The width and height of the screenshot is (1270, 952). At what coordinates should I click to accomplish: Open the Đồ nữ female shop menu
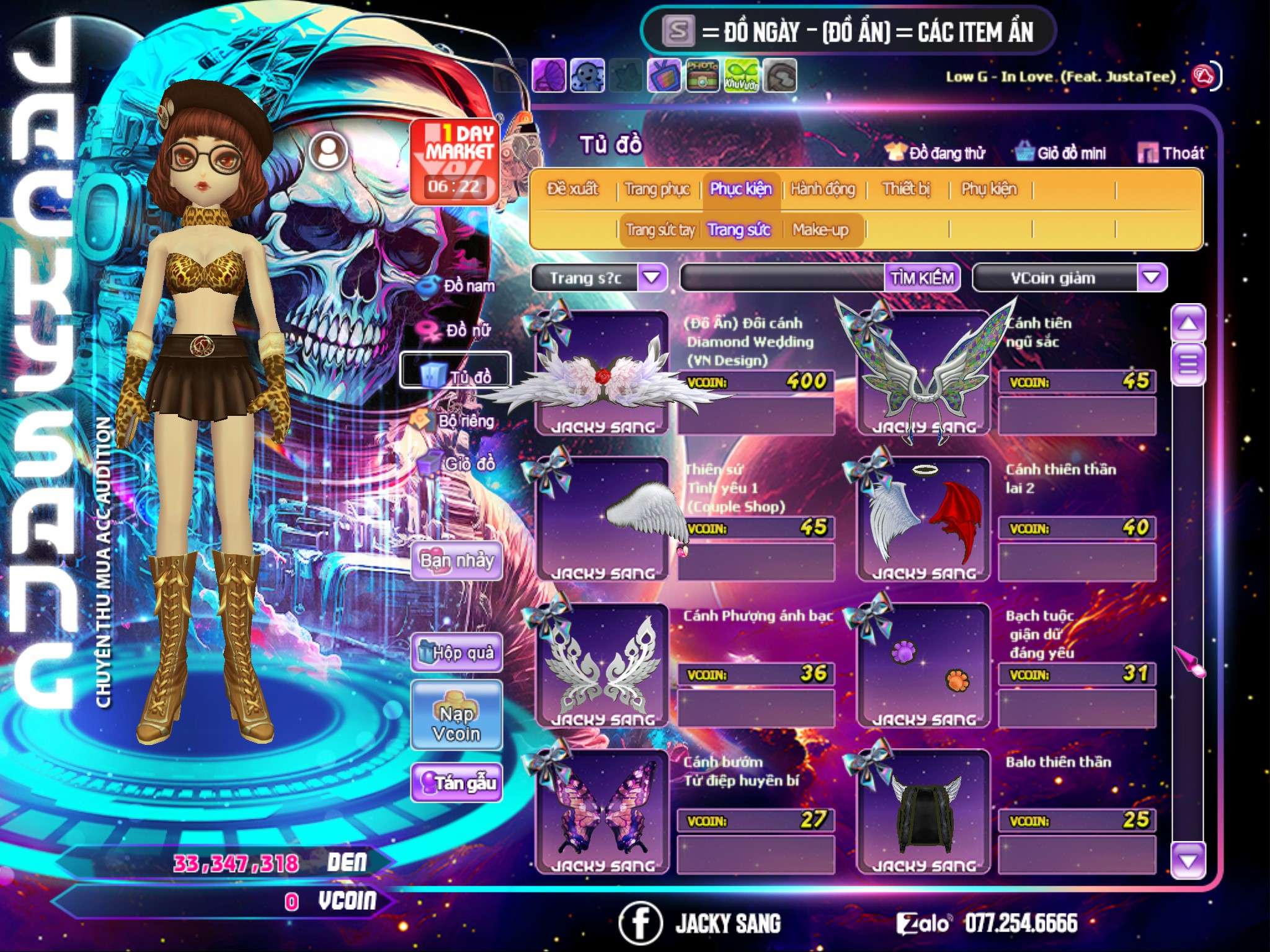(x=458, y=330)
